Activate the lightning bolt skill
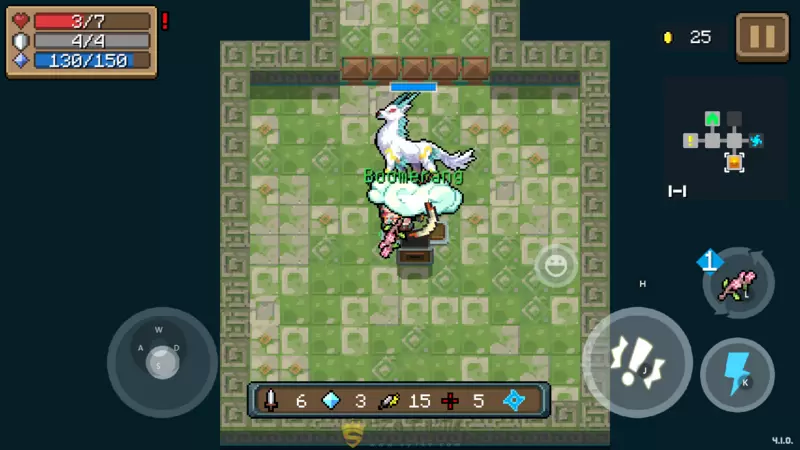This screenshot has width=800, height=450. (x=738, y=375)
